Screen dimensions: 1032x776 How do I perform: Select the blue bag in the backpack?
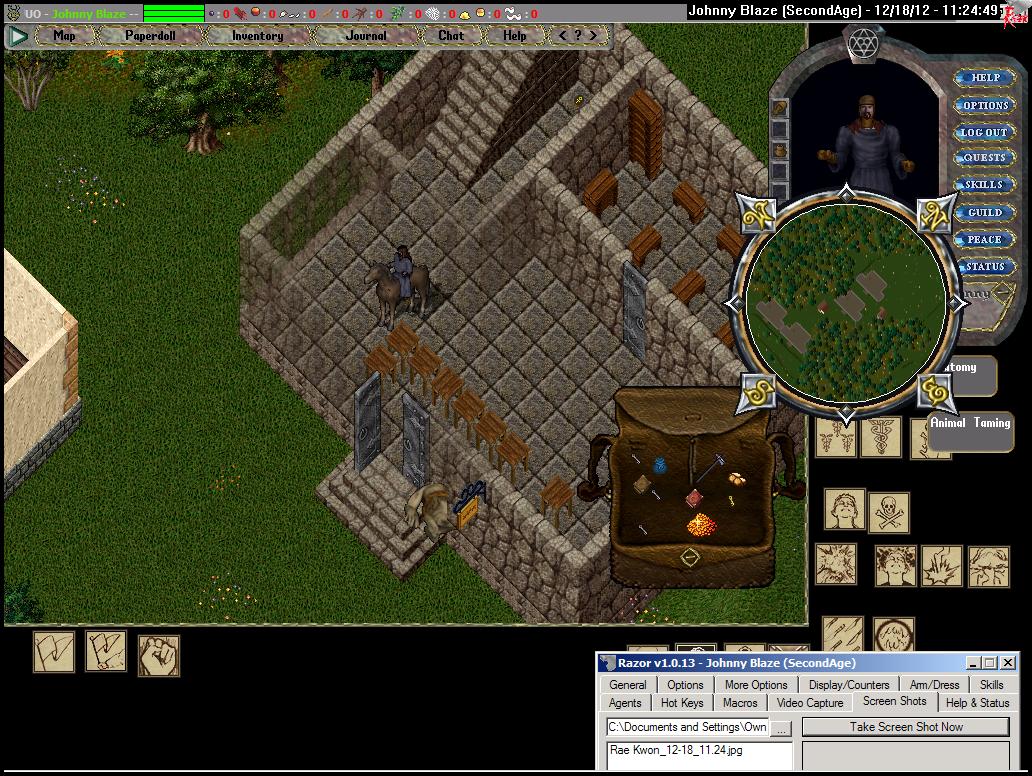click(x=660, y=464)
